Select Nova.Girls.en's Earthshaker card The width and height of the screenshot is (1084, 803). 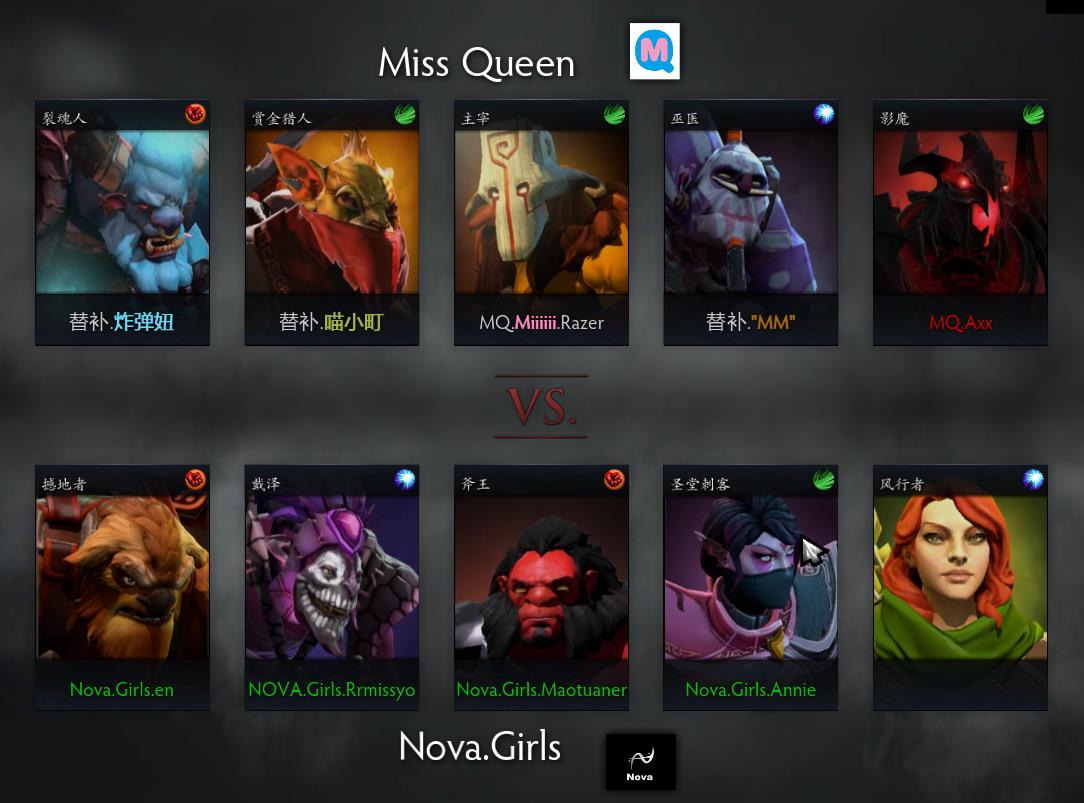pyautogui.click(x=122, y=587)
